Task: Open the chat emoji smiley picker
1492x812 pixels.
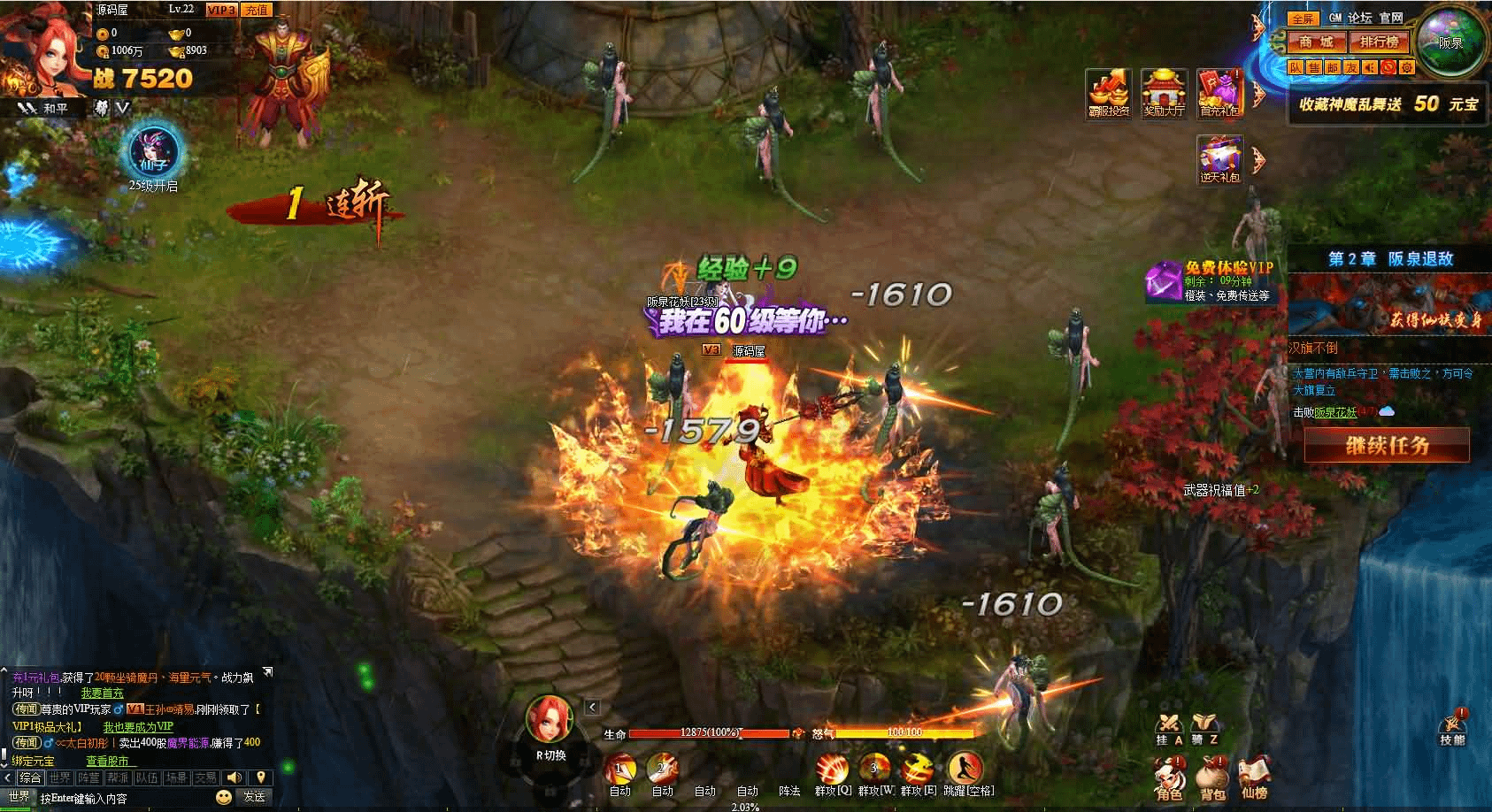Action: tap(224, 796)
